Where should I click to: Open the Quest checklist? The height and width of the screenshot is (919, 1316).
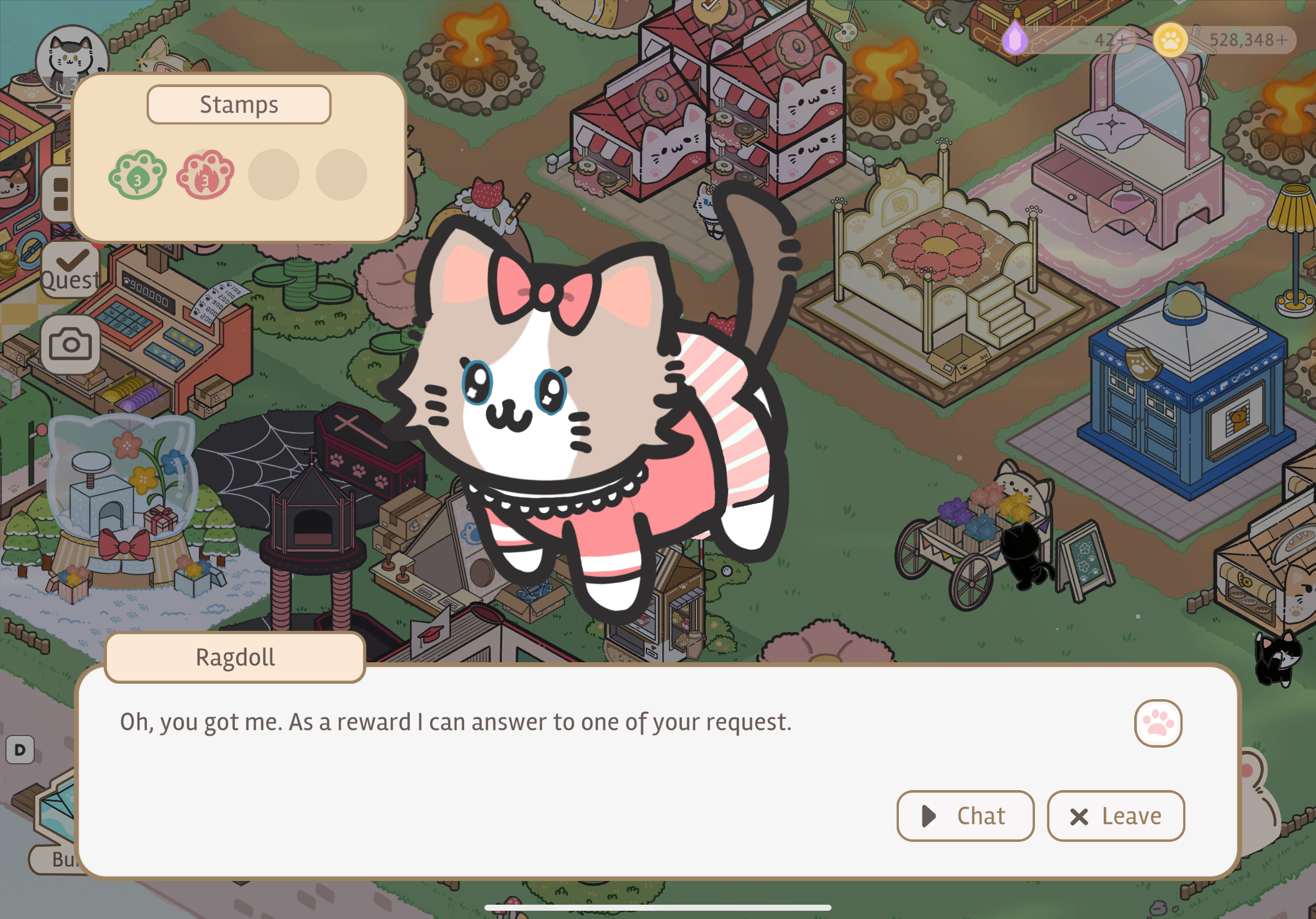click(70, 269)
